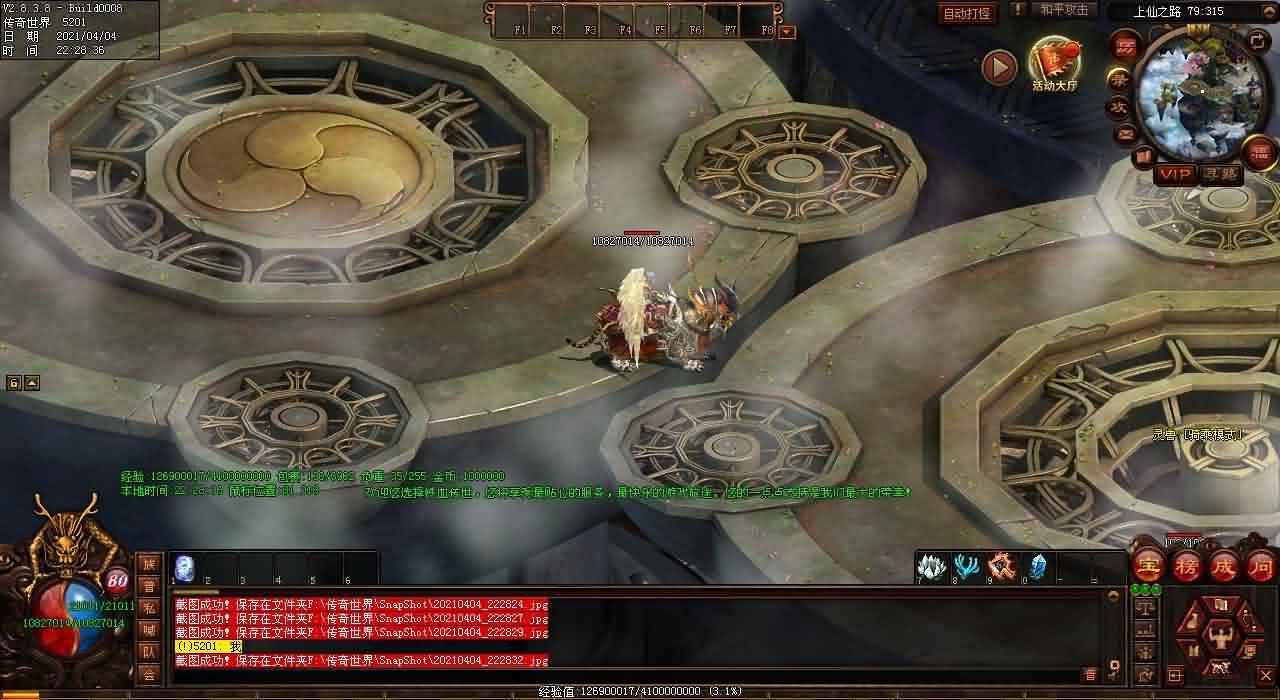Click the rotate arrows button beside minimap
Image resolution: width=1280 pixels, height=700 pixels.
1257,42
